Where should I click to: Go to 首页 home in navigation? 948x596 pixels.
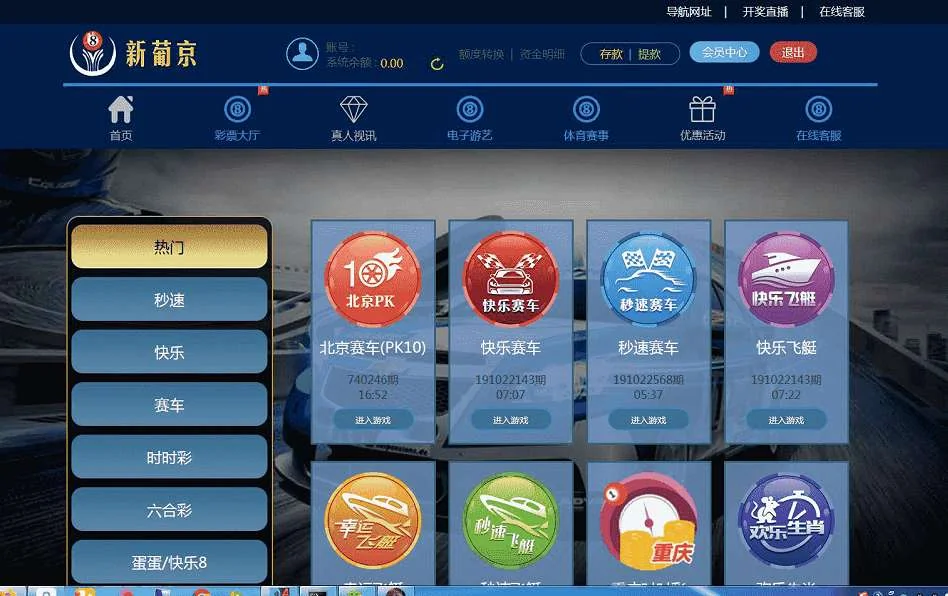pos(121,119)
